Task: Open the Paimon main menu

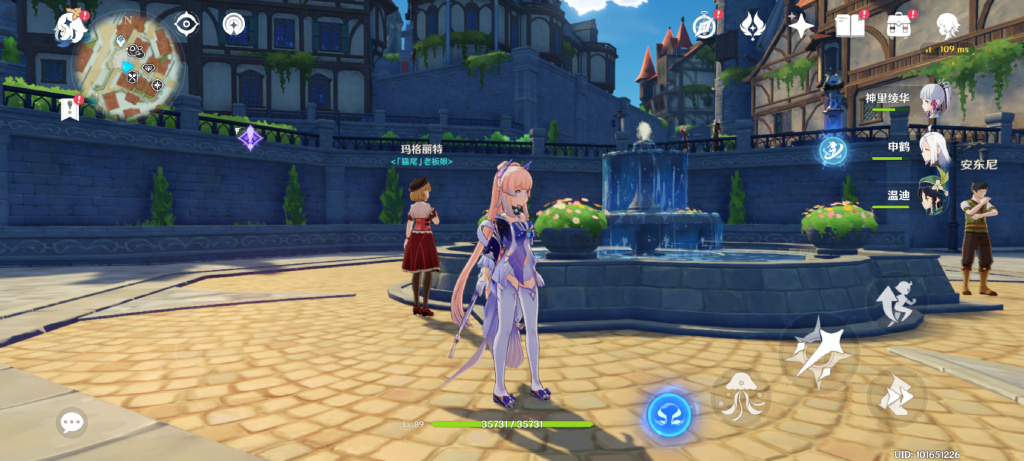Action: [x=72, y=27]
